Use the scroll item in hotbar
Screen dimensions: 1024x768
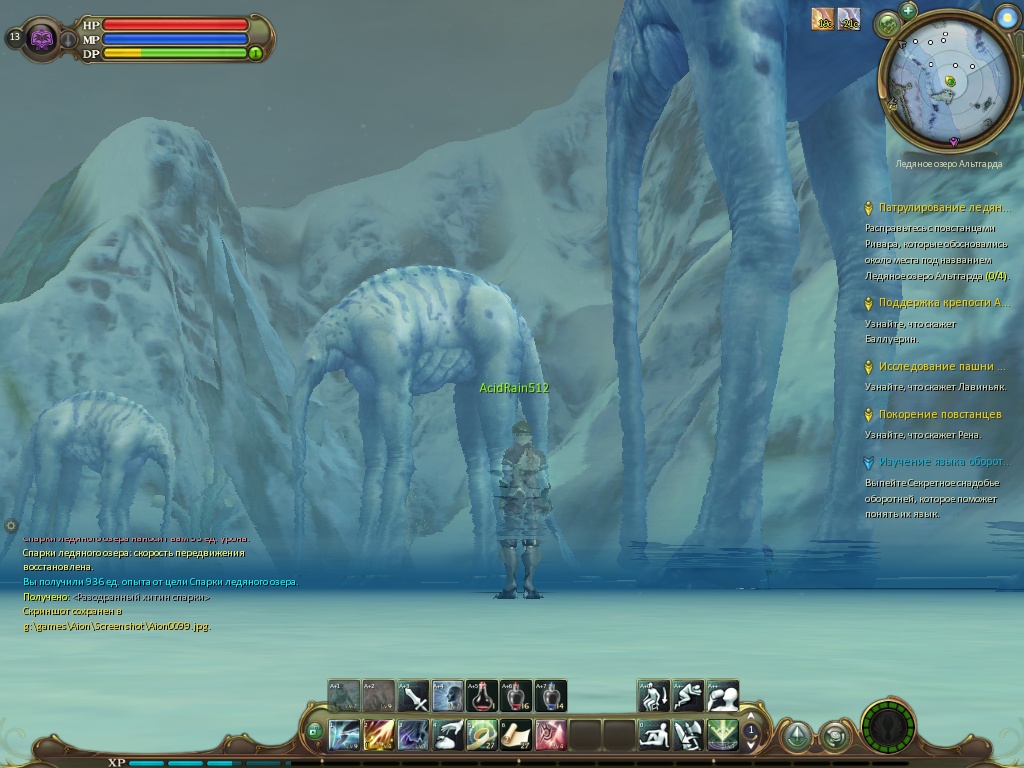516,735
